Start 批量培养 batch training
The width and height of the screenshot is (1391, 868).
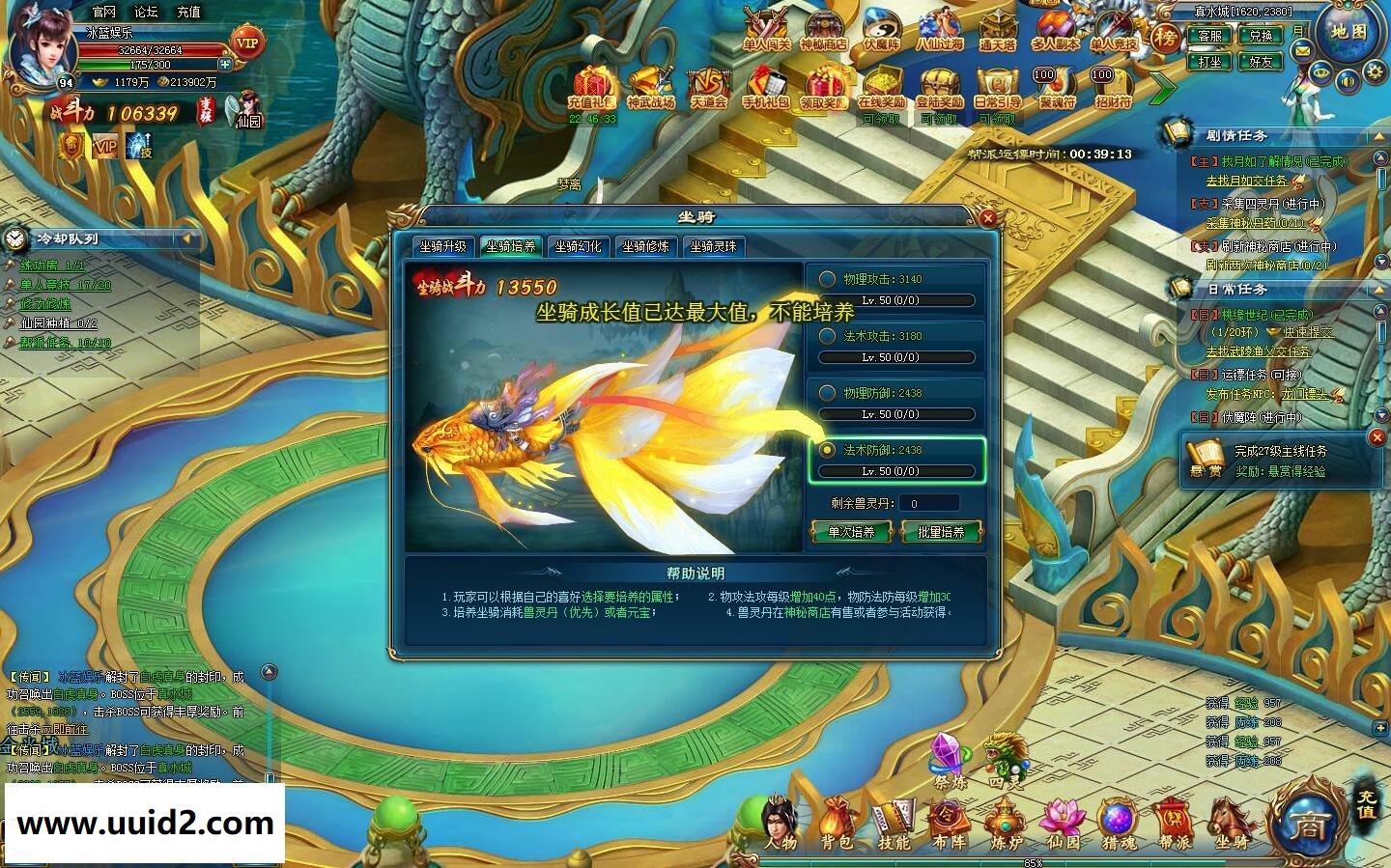[940, 532]
